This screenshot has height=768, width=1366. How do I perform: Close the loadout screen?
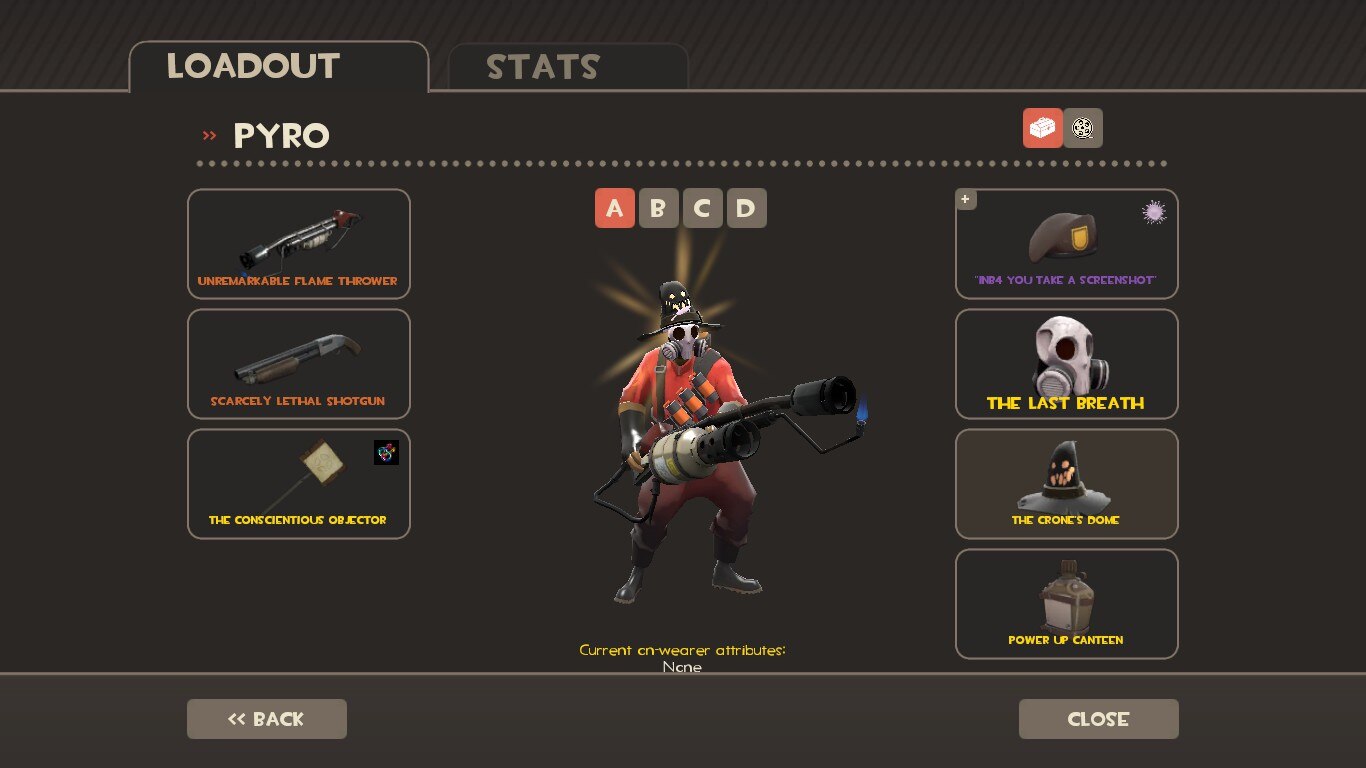pos(1098,719)
